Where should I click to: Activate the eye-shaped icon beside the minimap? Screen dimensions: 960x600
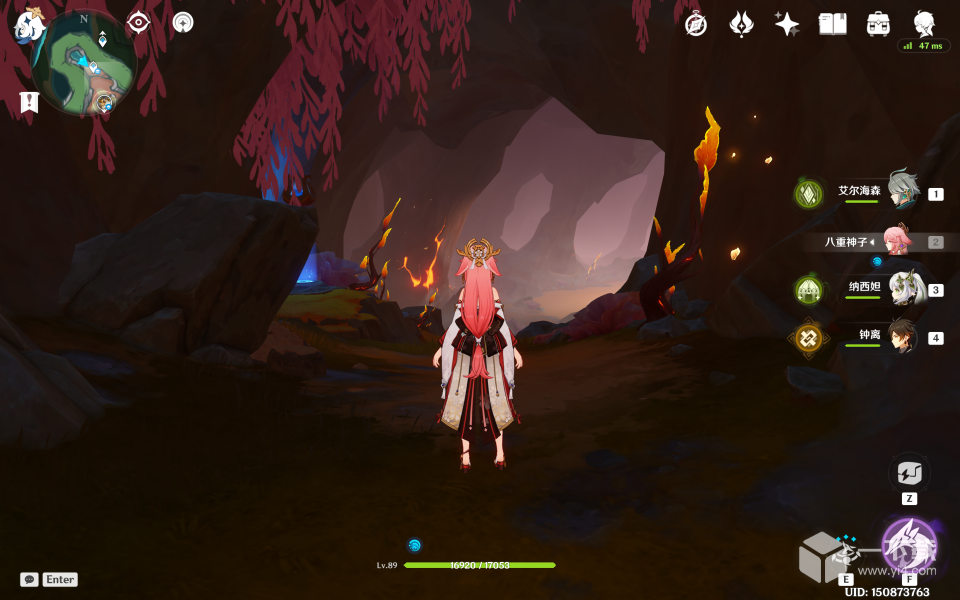(138, 23)
